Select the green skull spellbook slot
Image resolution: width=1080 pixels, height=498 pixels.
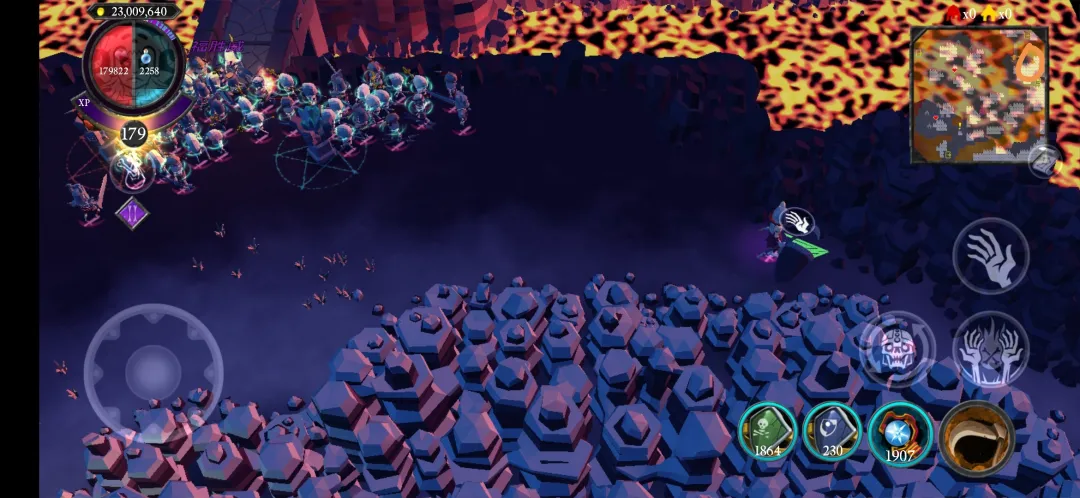pos(768,432)
